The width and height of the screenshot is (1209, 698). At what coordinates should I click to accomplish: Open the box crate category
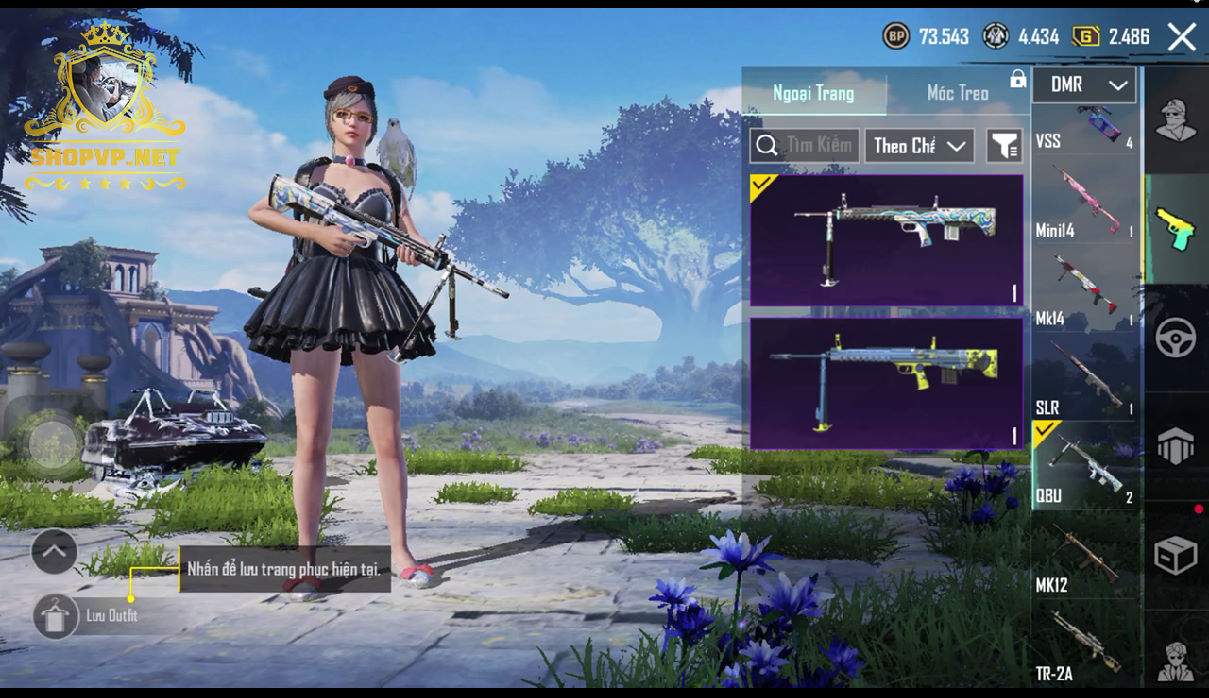pyautogui.click(x=1176, y=555)
